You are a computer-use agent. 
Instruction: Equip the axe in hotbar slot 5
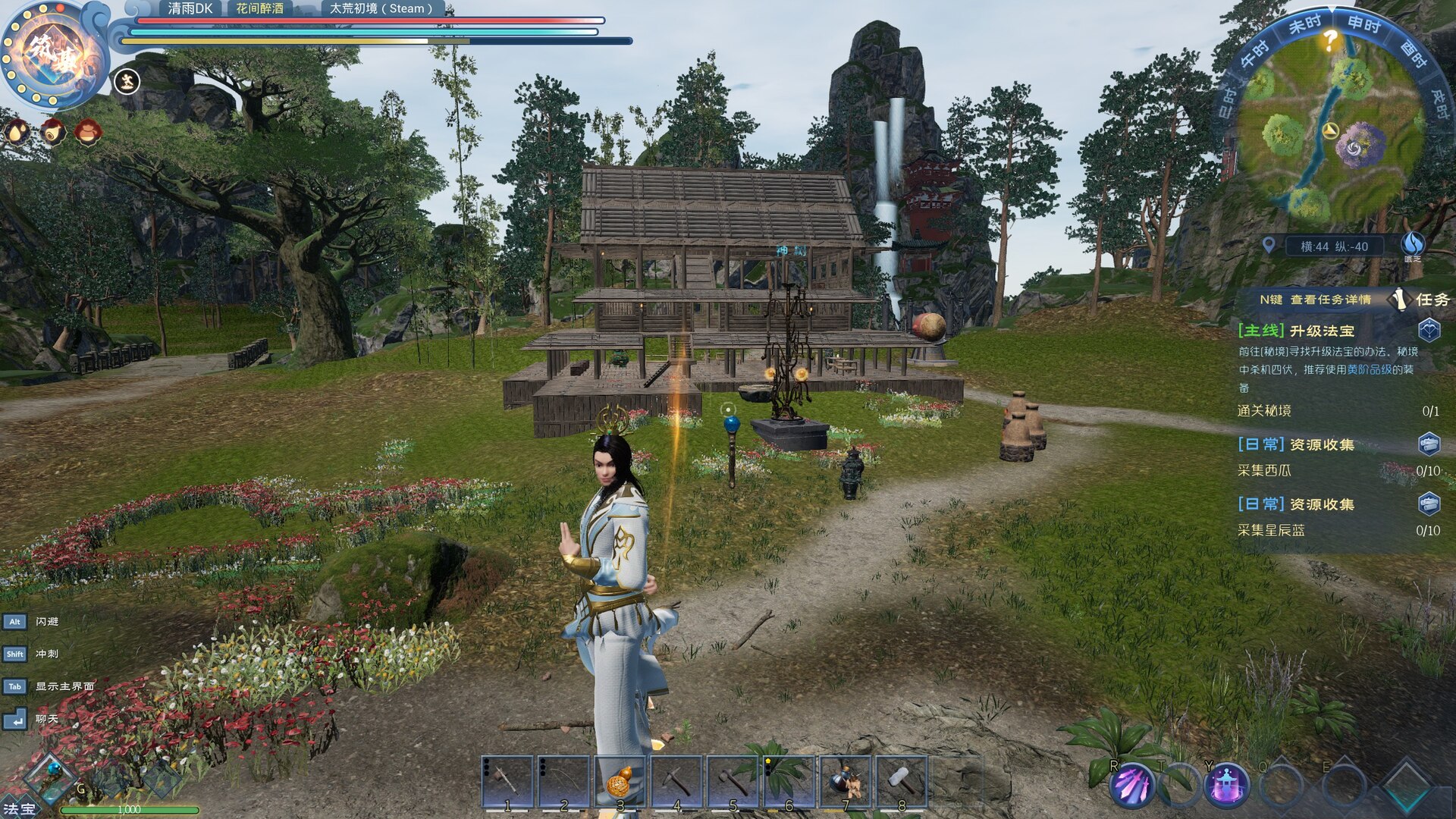(x=733, y=781)
